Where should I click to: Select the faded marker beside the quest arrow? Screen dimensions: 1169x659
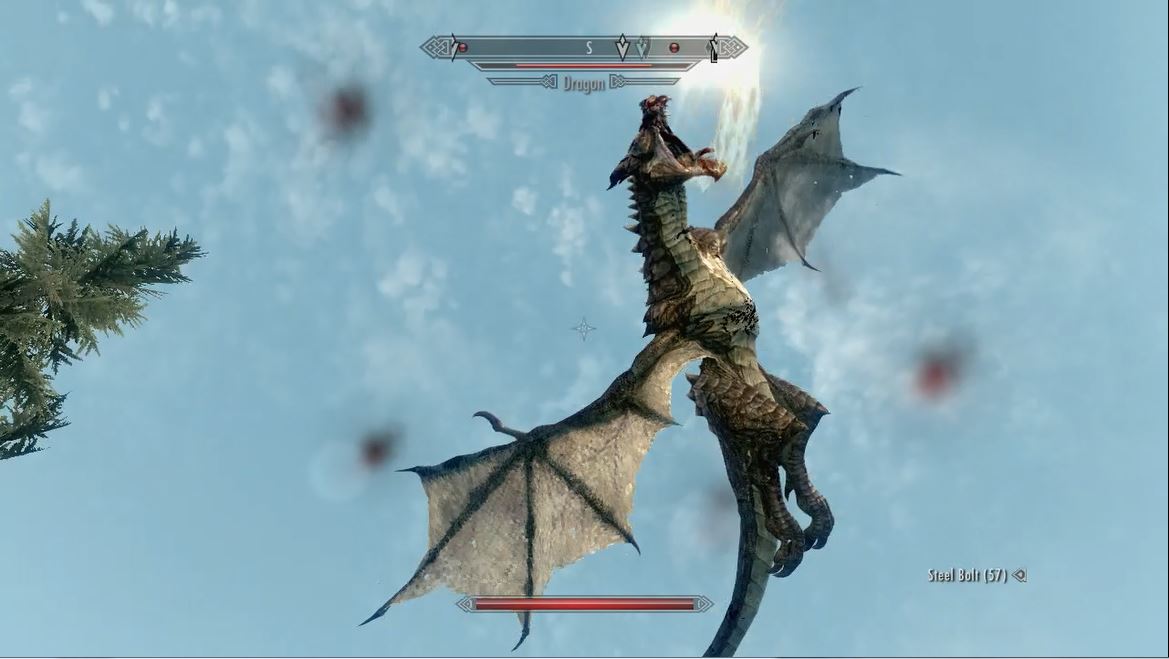(642, 47)
